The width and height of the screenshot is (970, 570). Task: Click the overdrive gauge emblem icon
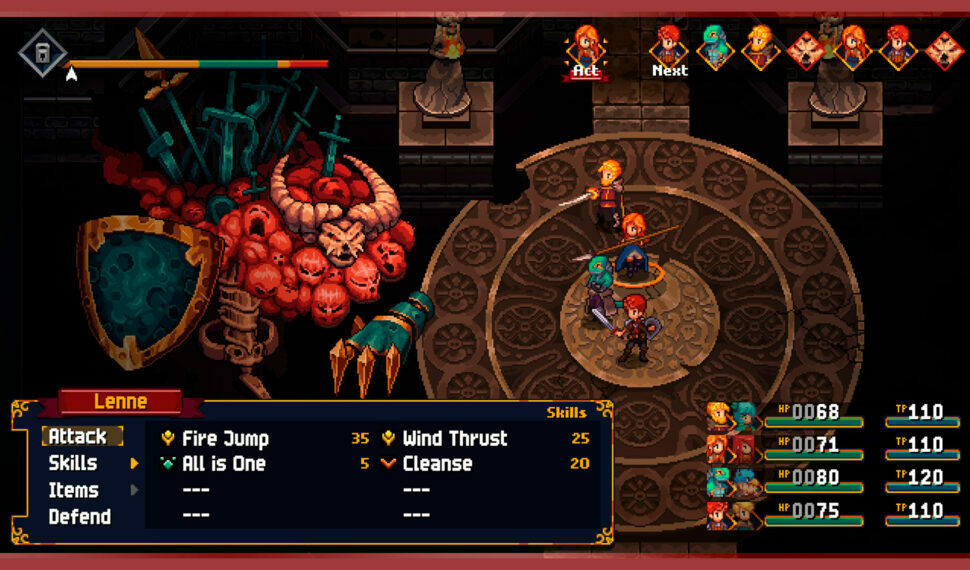tap(43, 51)
